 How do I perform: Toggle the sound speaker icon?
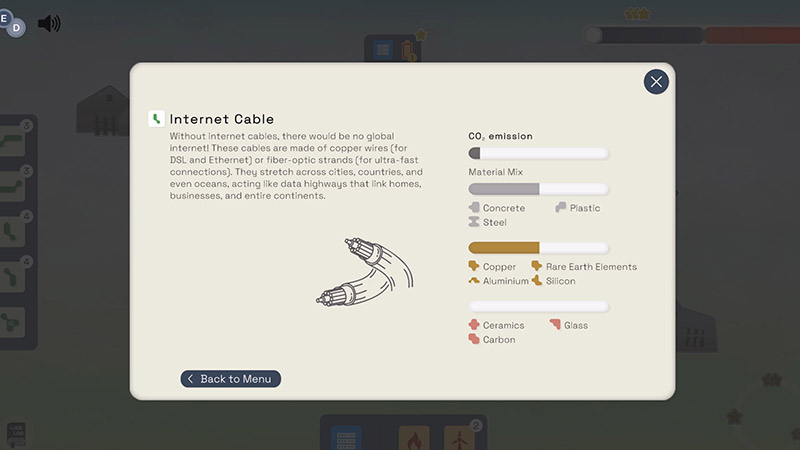coord(49,23)
